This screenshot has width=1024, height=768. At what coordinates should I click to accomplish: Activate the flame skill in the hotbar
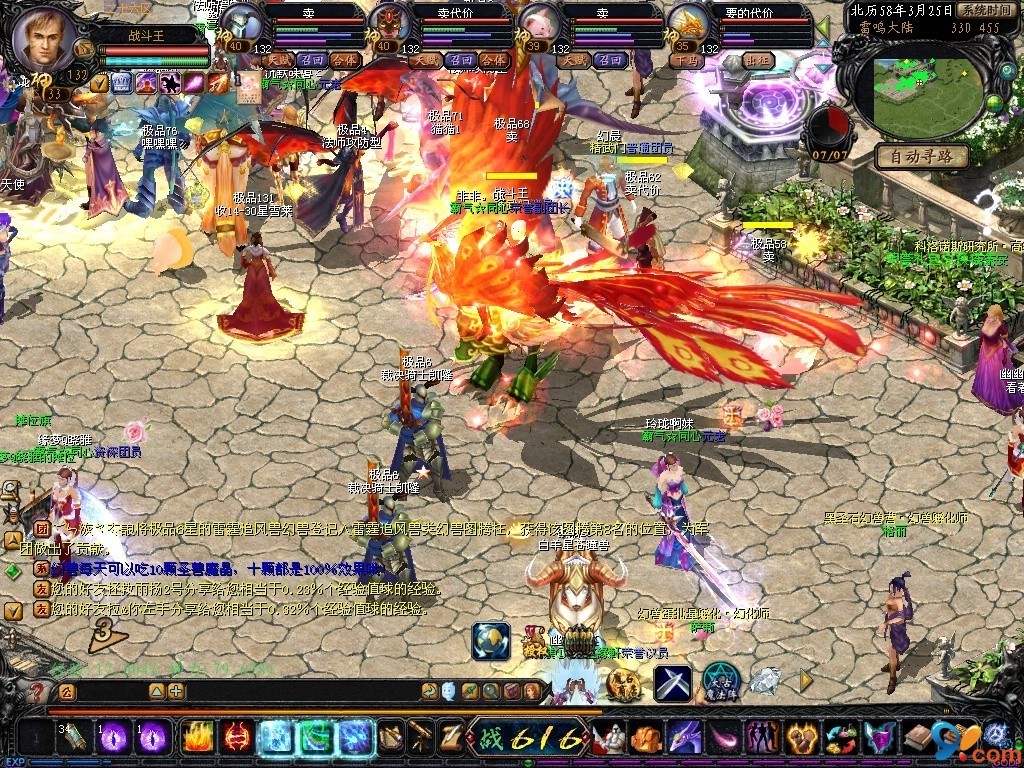point(197,738)
